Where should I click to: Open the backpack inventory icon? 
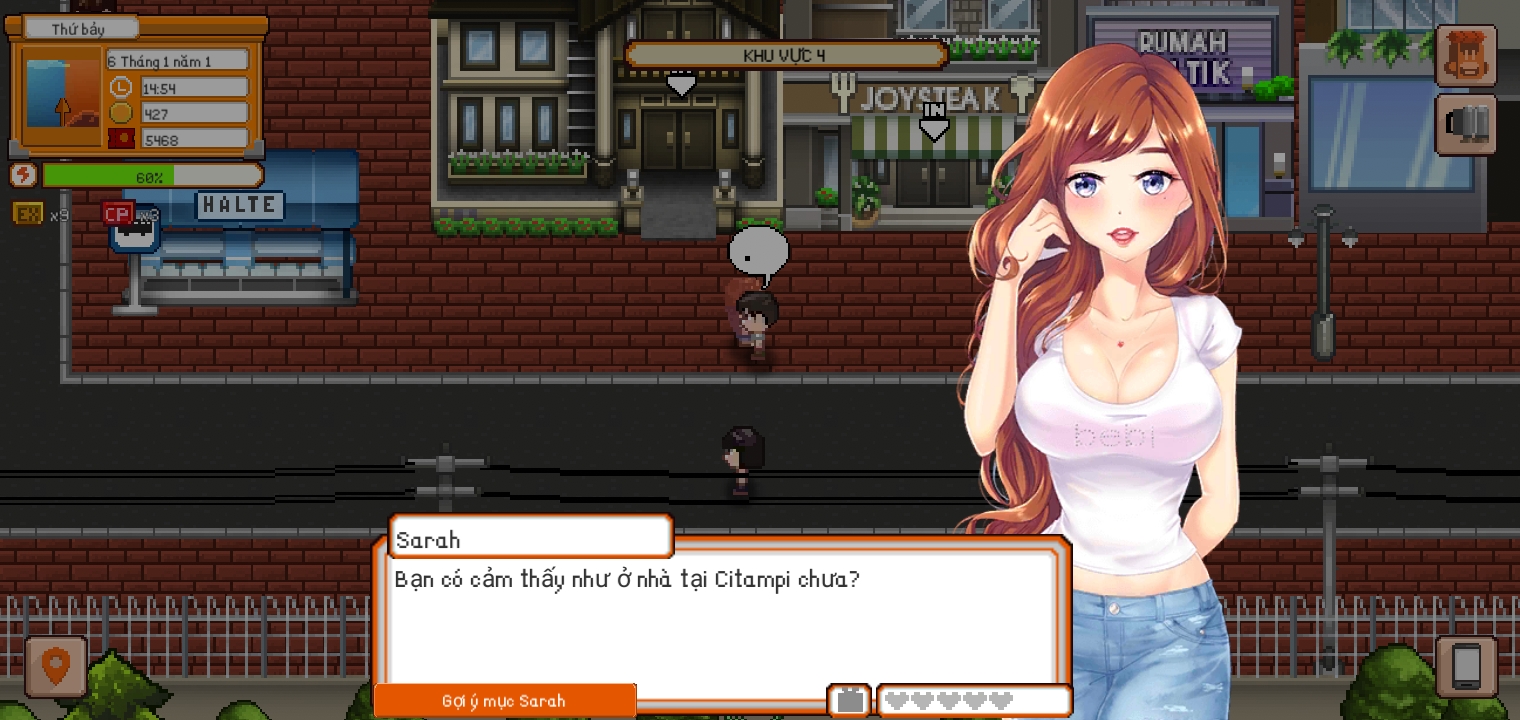(x=1466, y=125)
